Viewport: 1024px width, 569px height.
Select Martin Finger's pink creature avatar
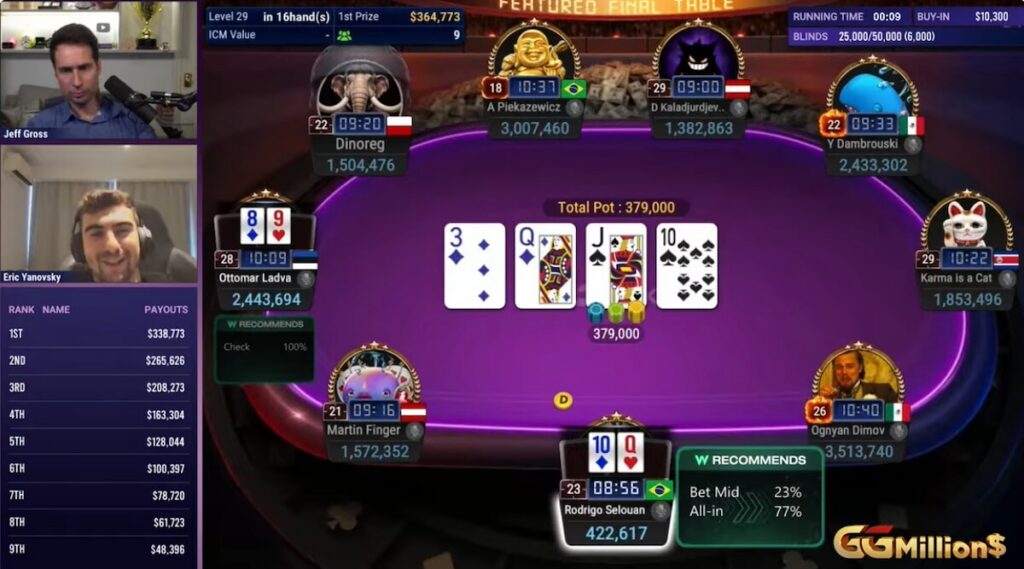pyautogui.click(x=374, y=378)
